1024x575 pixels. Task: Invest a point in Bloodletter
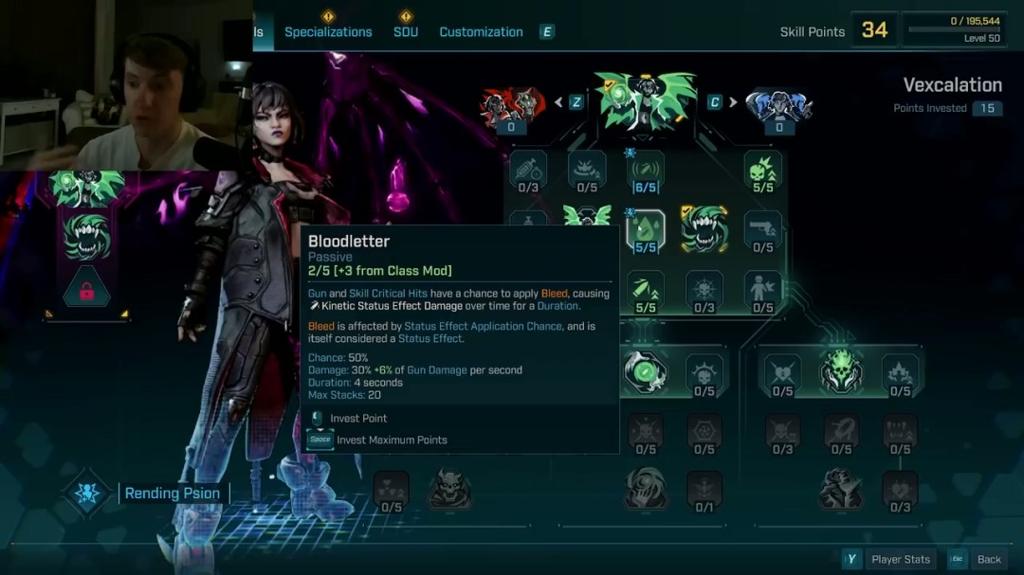[358, 418]
